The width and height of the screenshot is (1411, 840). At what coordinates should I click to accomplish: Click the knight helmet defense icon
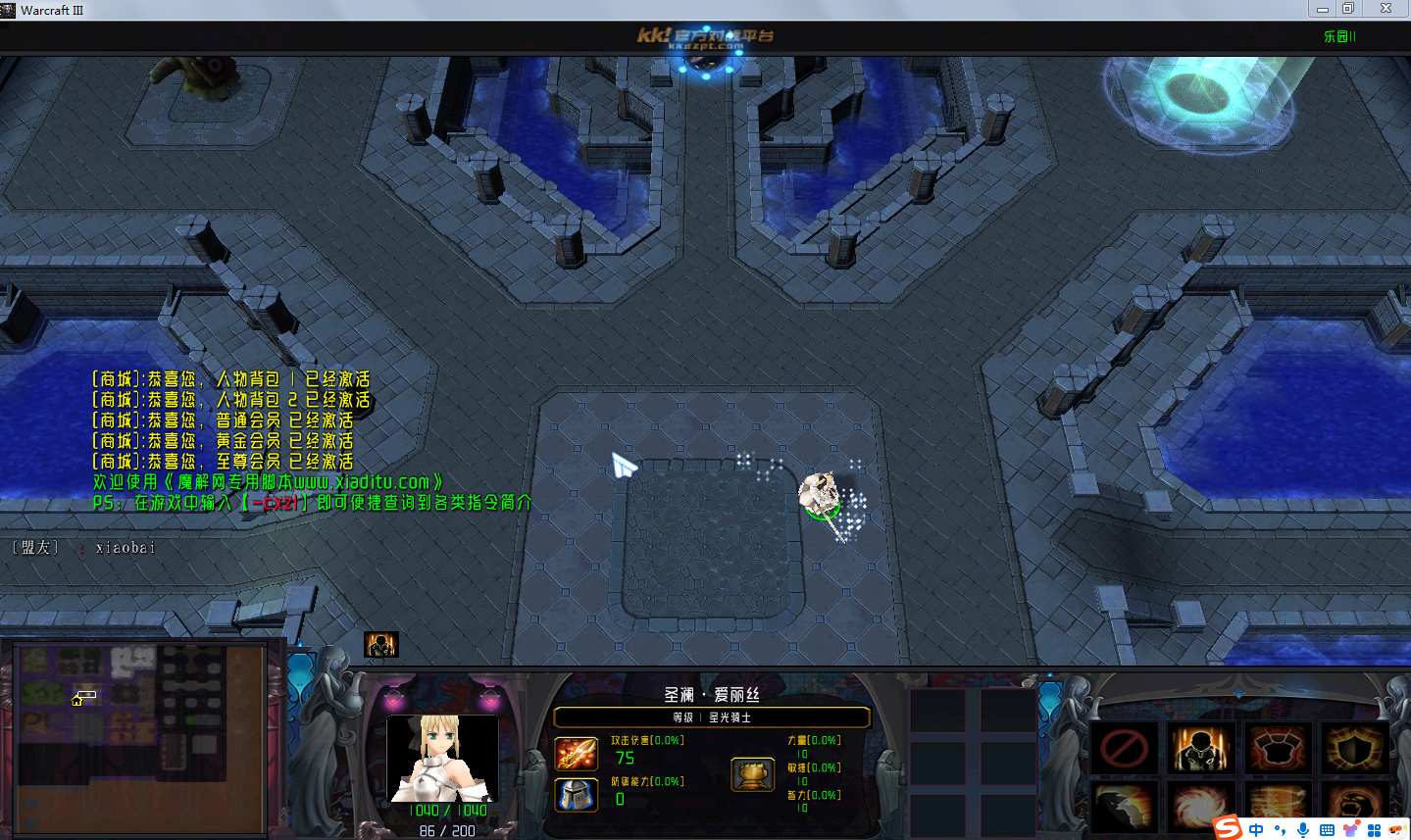point(577,795)
